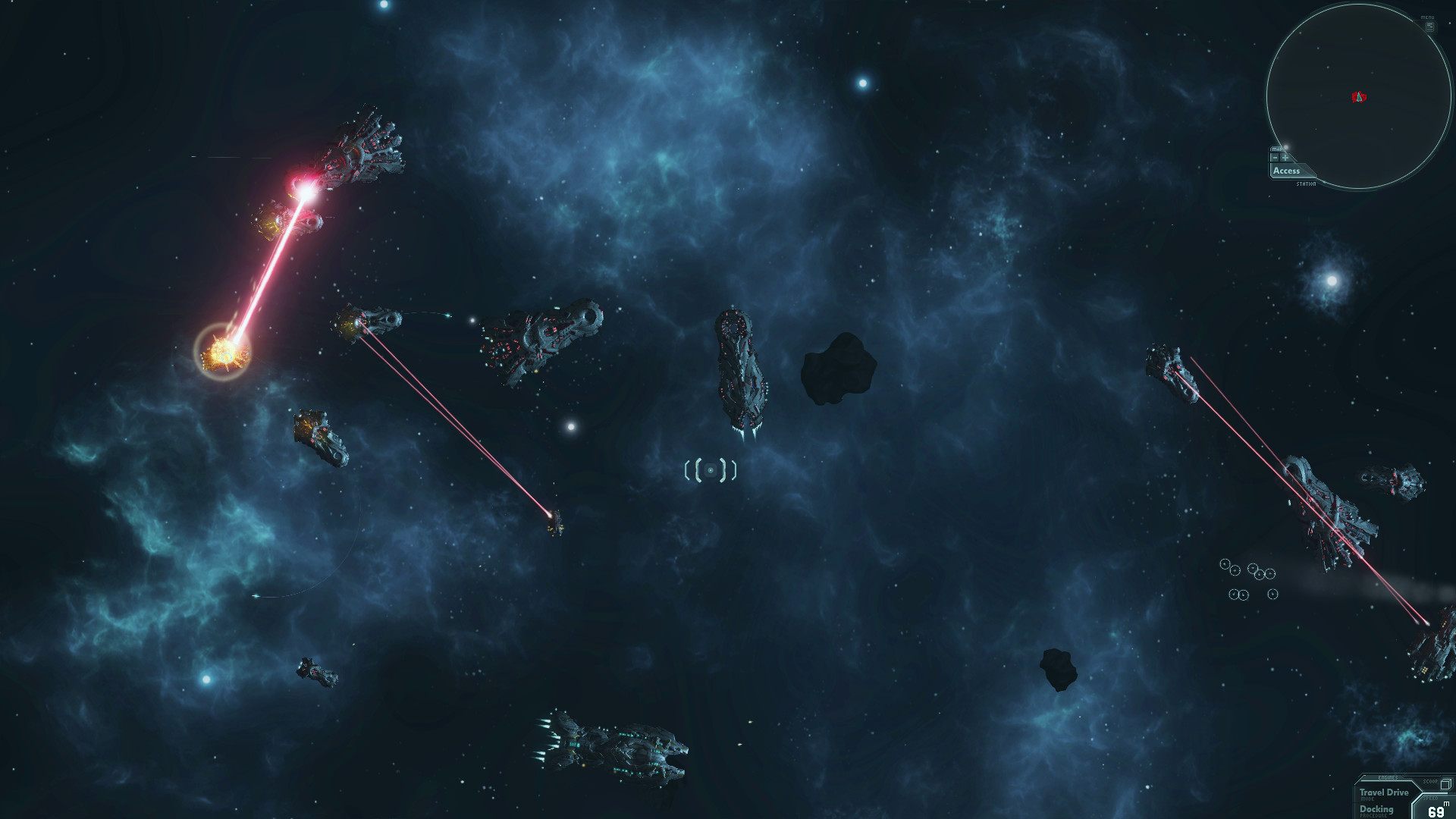
Task: Open the menu icon beside the minimap
Action: pos(1429,26)
